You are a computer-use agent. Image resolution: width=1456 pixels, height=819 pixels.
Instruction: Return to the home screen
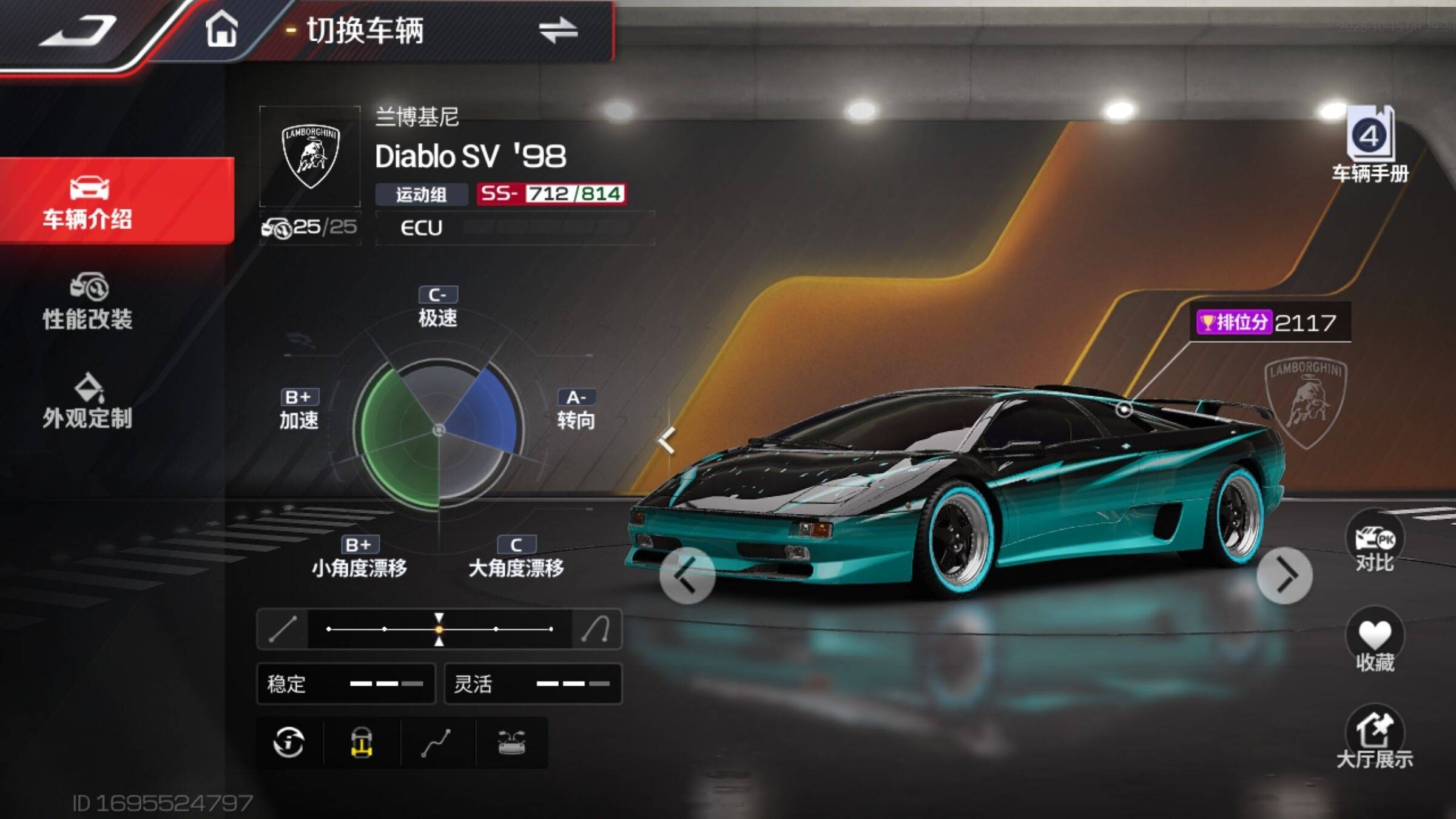[x=221, y=29]
